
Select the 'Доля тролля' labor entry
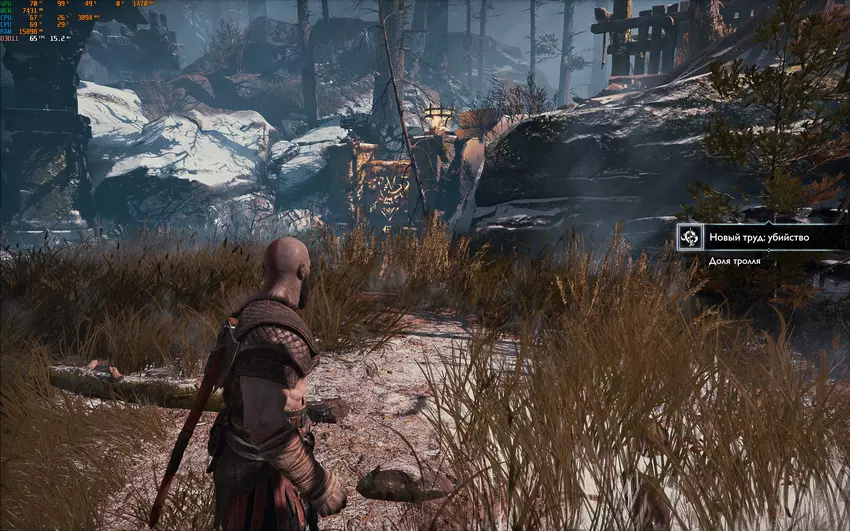pos(735,261)
